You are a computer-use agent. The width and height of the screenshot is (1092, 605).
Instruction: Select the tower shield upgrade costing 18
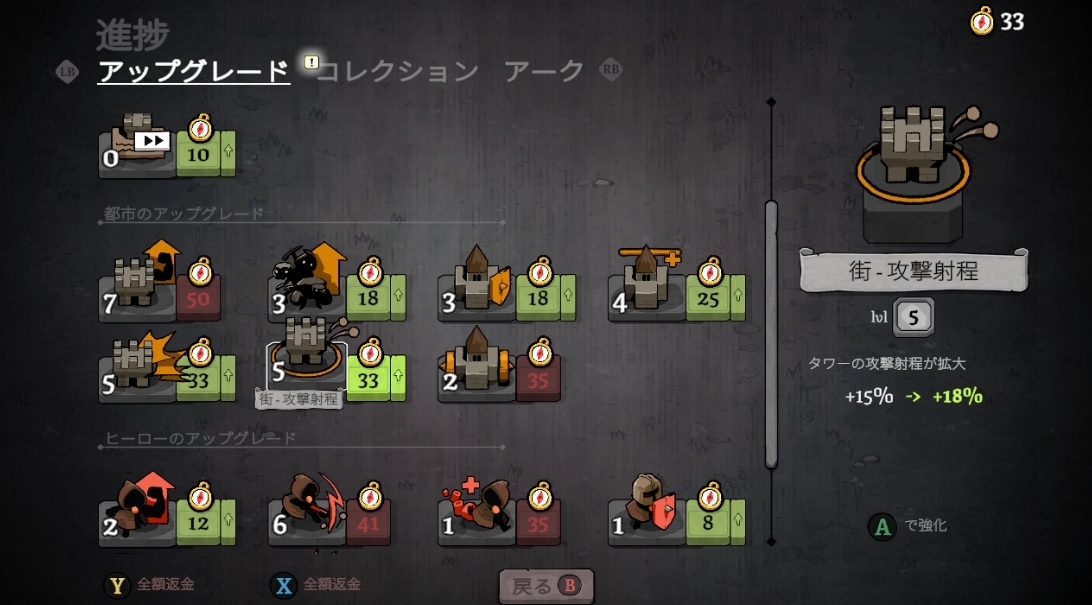[x=506, y=291]
